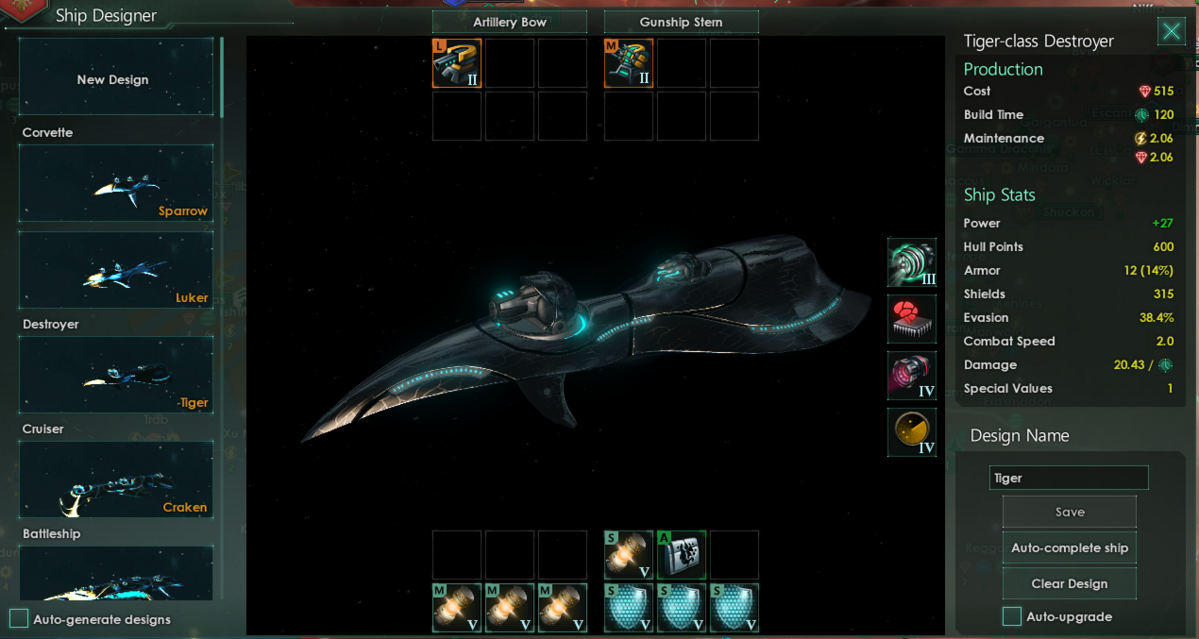This screenshot has width=1199, height=639.
Task: Open the Tiger destroyer design
Action: (x=115, y=376)
